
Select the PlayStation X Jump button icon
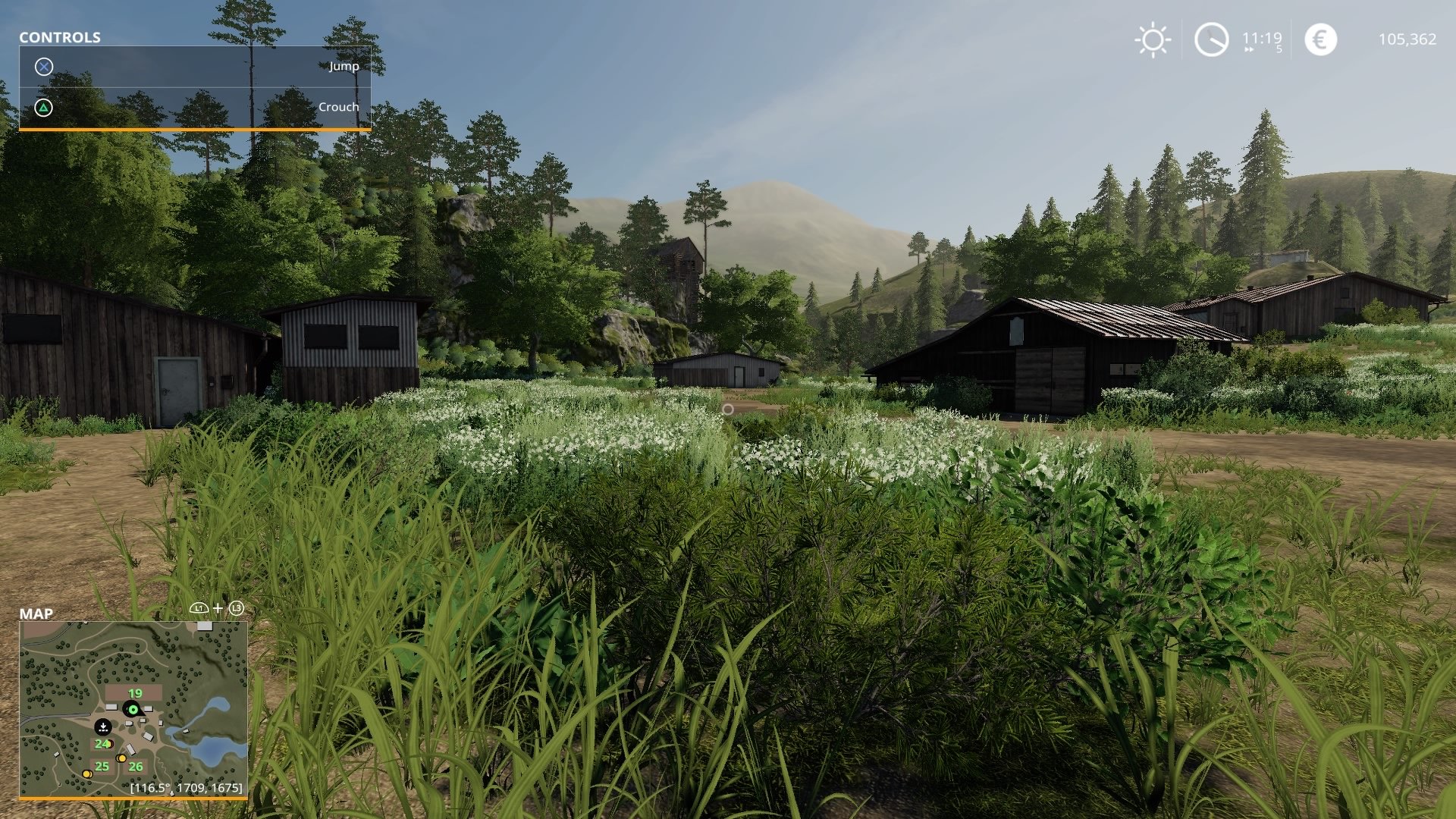click(45, 66)
